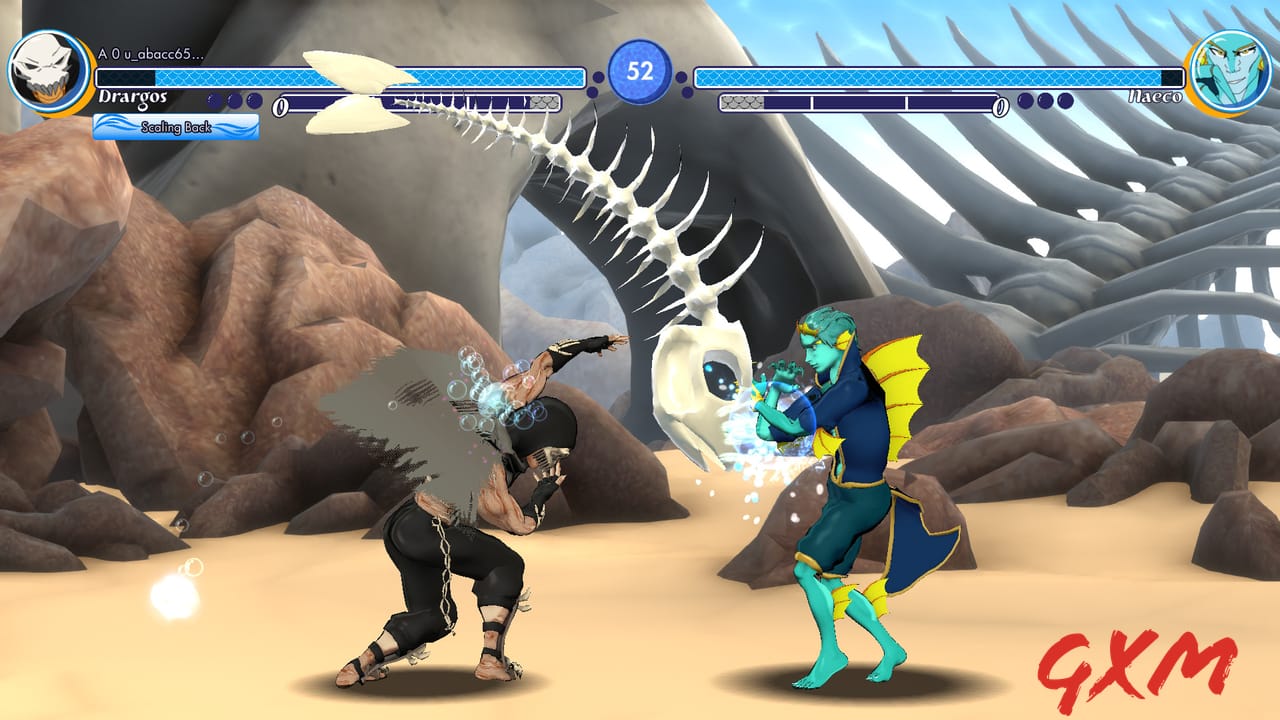
Task: Click the first super meter pip under Drargos
Action: (212, 100)
